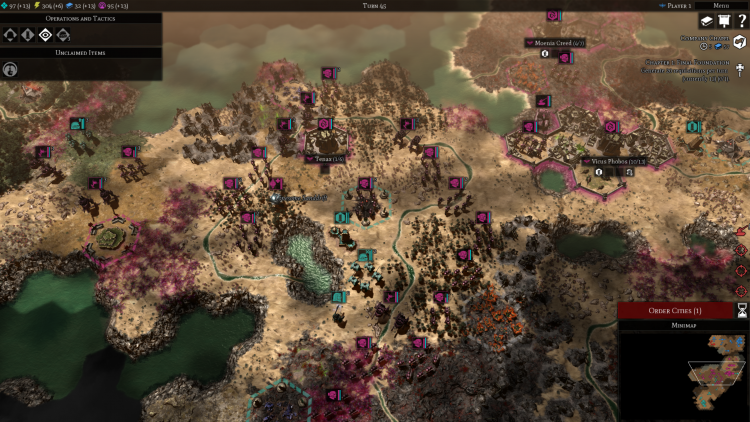Claim the unclaimed item icon
Image resolution: width=750 pixels, height=422 pixels.
11,69
